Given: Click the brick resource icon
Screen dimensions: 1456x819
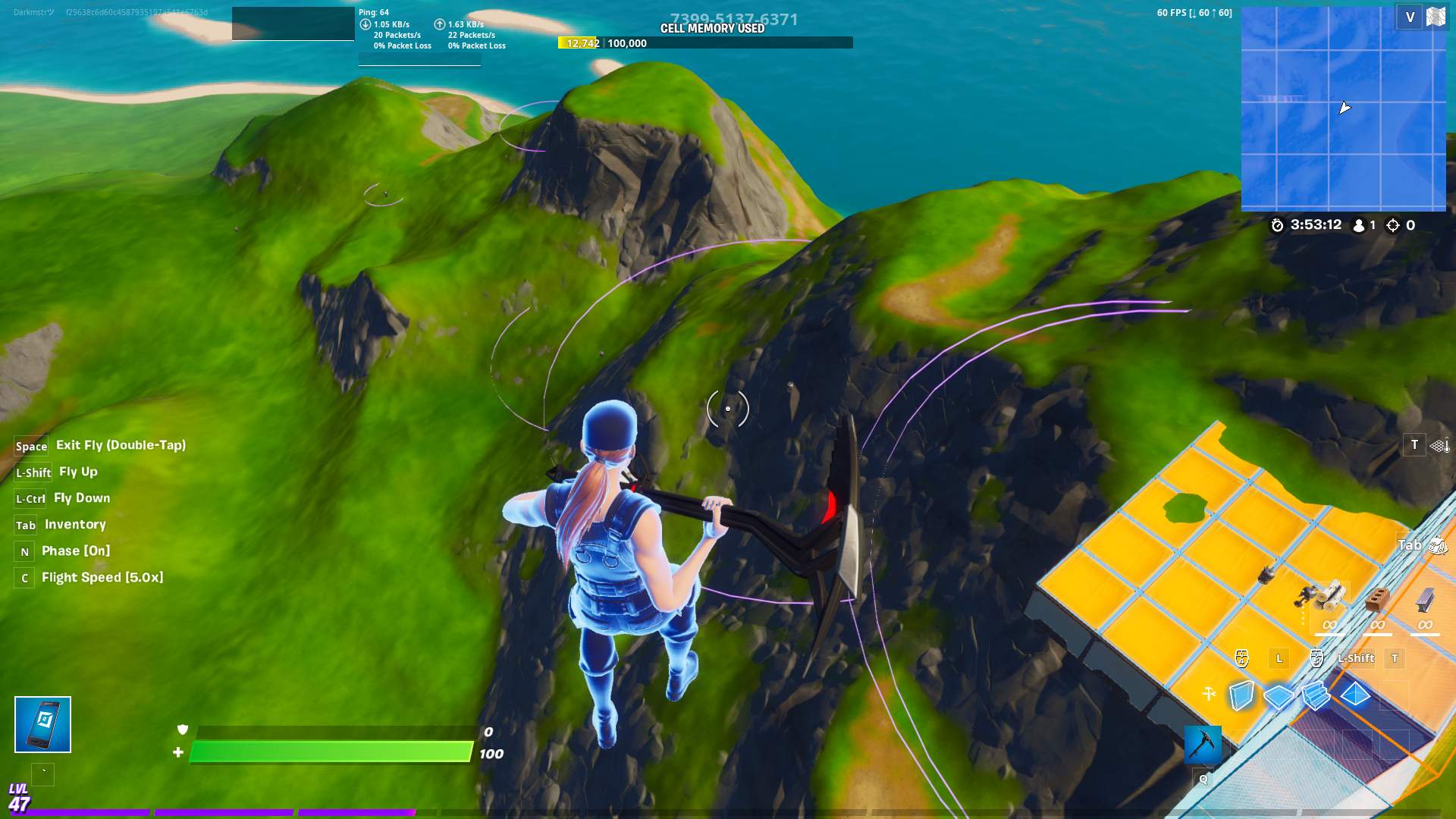Looking at the screenshot, I should tap(1376, 599).
